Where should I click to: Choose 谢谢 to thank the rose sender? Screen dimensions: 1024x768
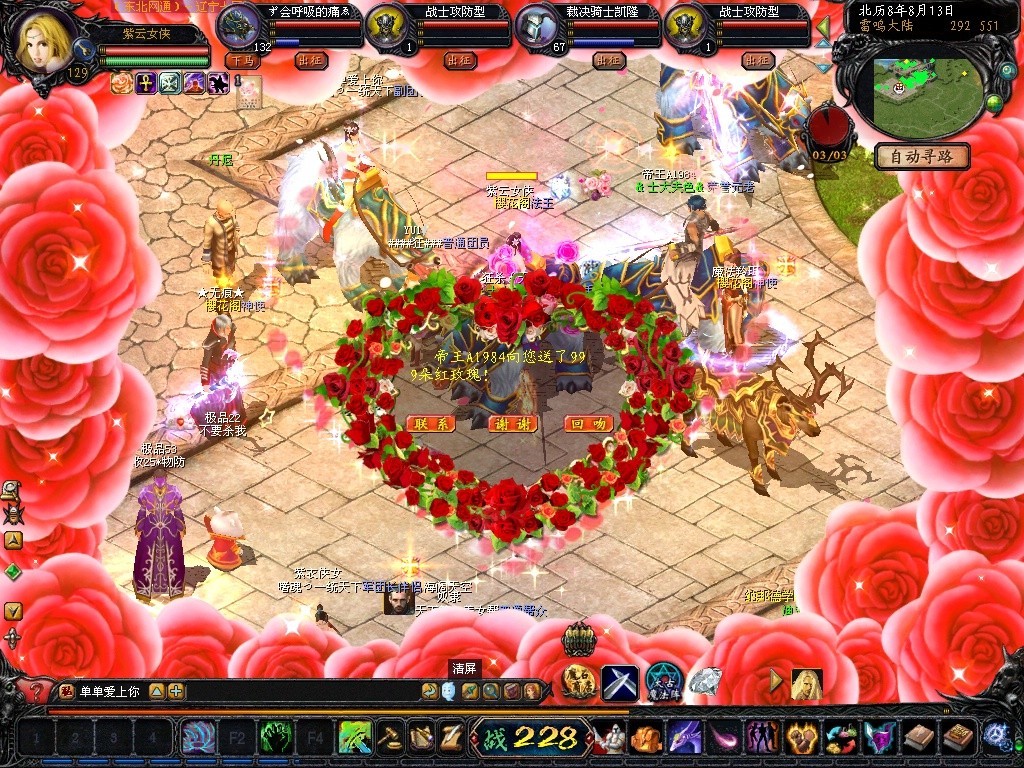click(512, 424)
